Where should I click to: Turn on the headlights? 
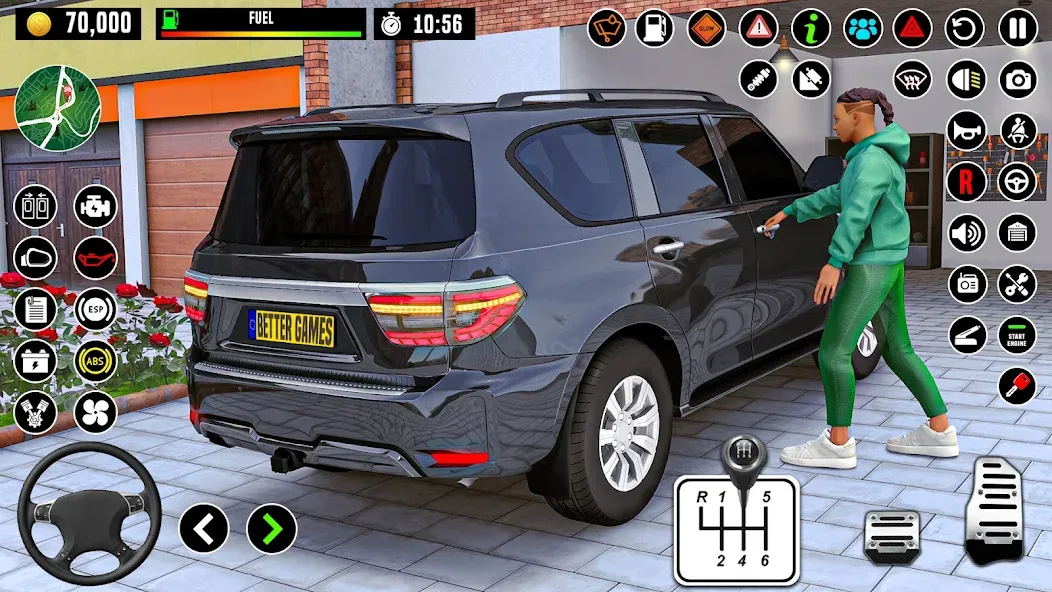pyautogui.click(x=965, y=80)
